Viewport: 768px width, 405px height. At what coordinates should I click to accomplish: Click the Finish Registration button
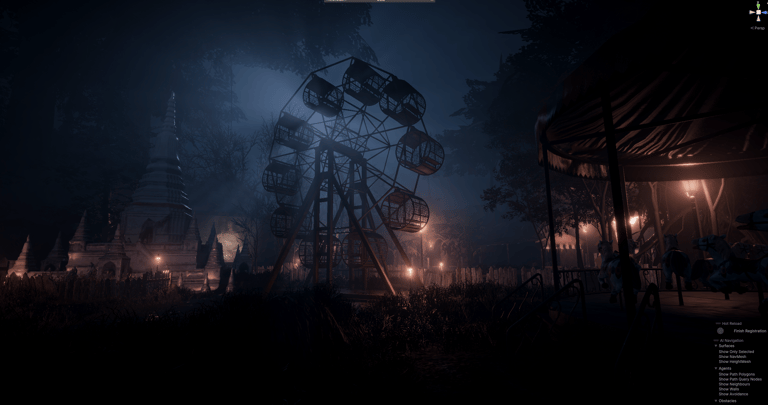tap(748, 331)
